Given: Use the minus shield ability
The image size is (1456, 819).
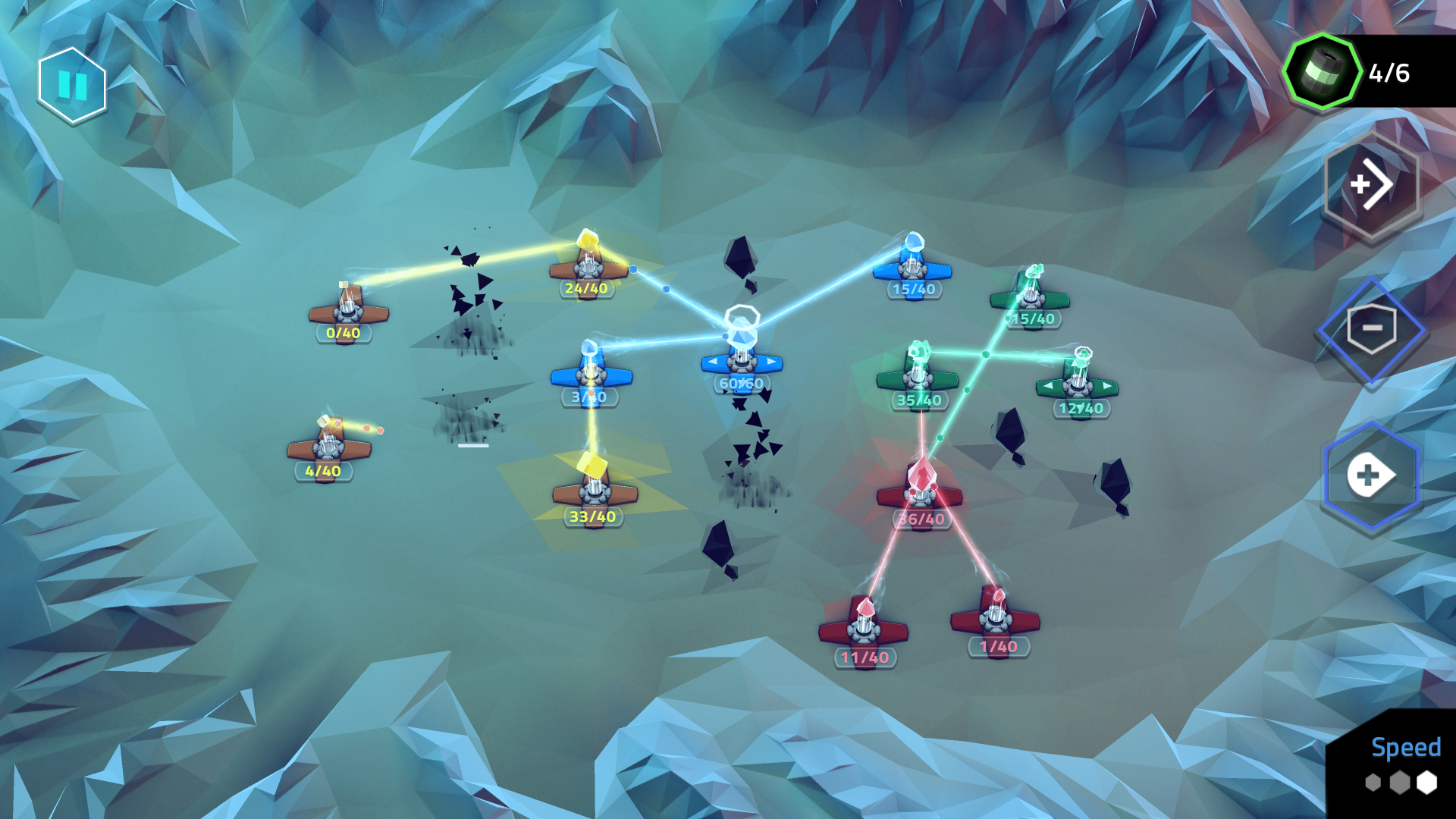Looking at the screenshot, I should tap(1371, 328).
